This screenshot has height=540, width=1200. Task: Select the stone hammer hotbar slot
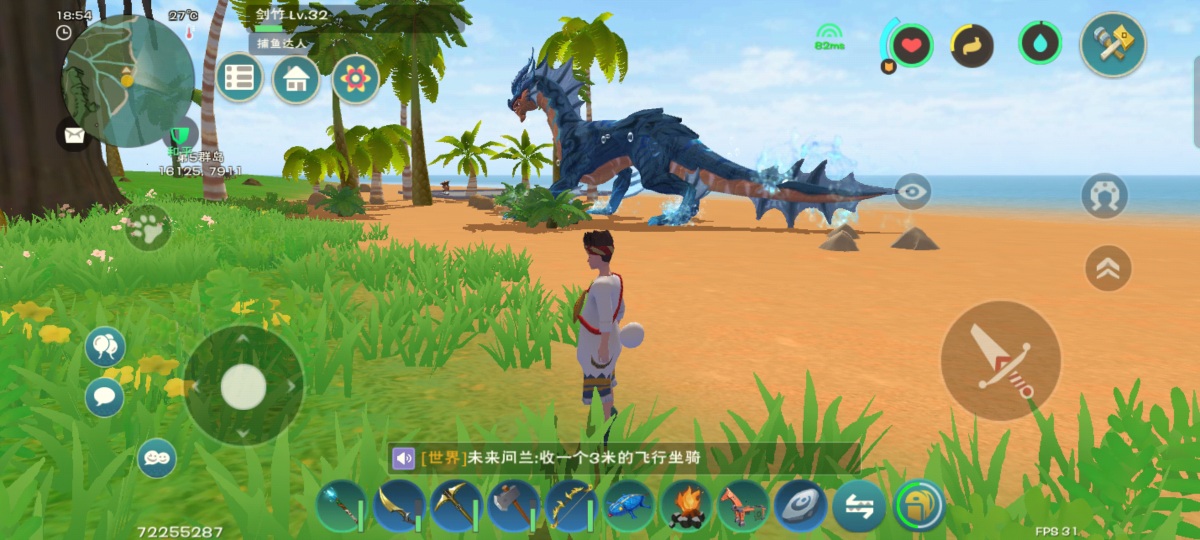[x=513, y=506]
